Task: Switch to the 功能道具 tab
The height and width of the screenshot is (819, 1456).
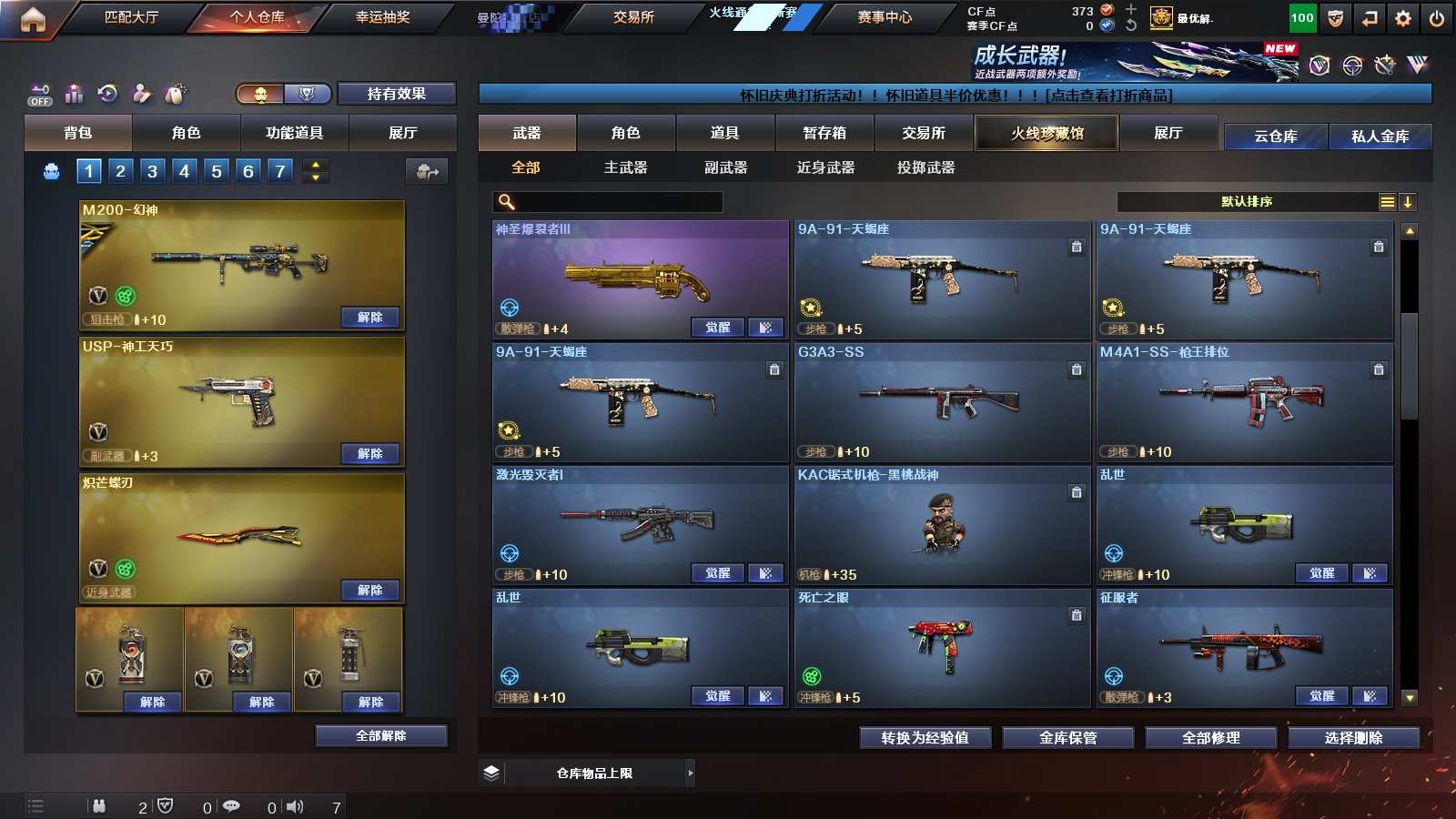Action: tap(294, 133)
